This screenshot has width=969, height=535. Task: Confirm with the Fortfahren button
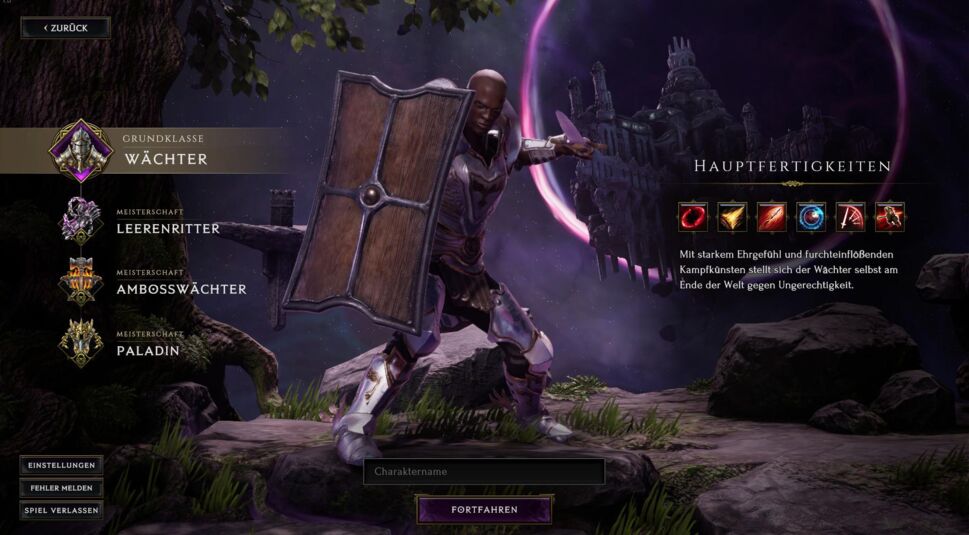484,510
